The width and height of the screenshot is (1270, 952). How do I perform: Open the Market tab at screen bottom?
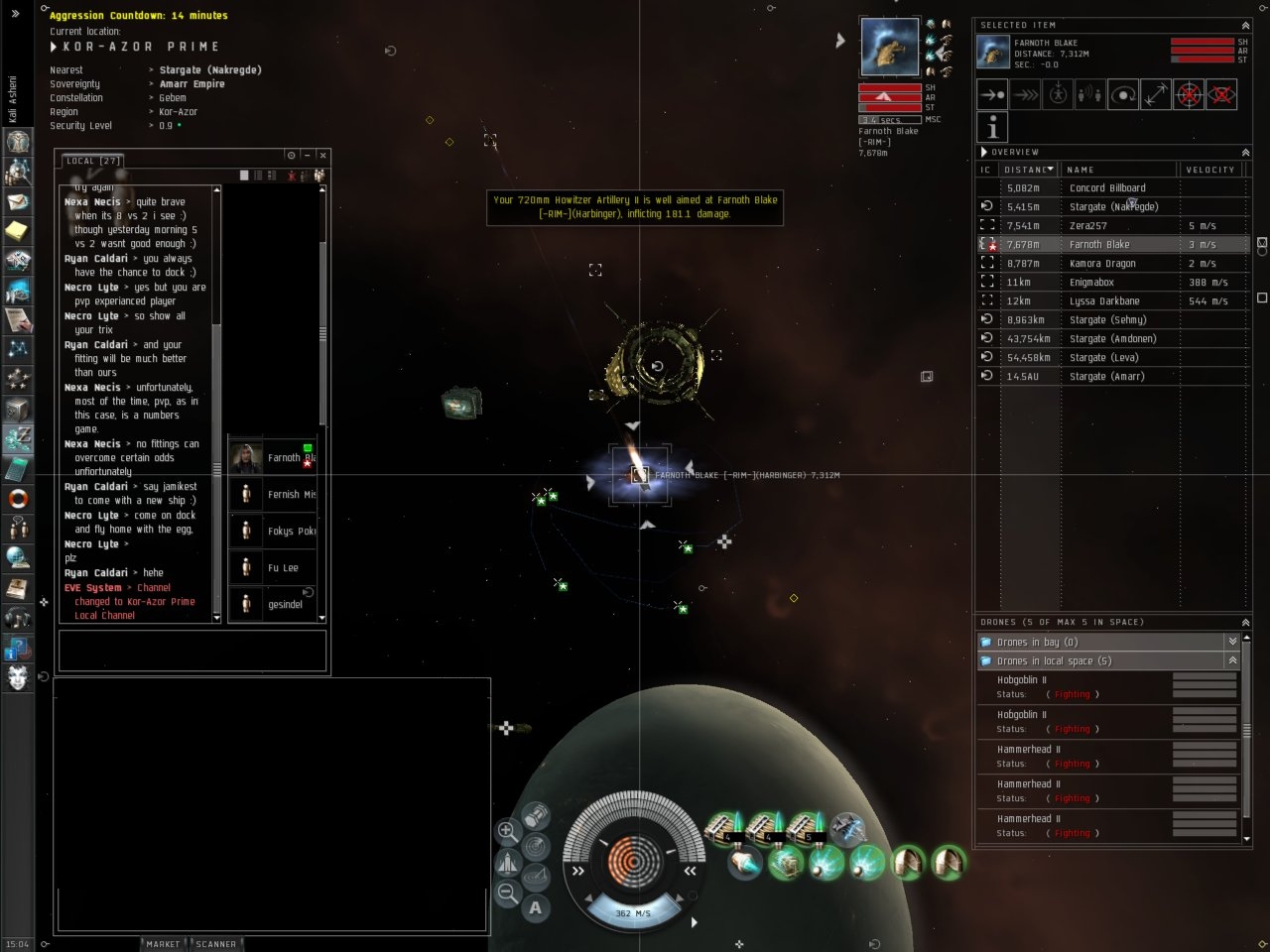click(164, 944)
